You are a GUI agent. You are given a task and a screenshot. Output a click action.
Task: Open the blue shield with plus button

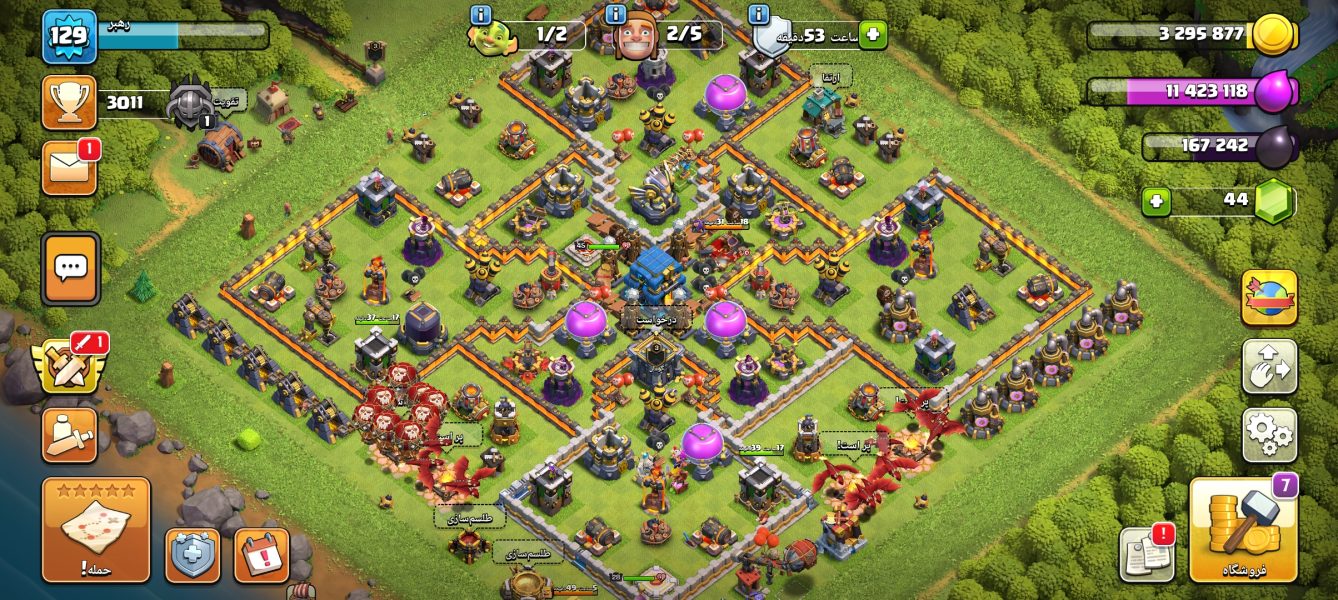[x=192, y=555]
